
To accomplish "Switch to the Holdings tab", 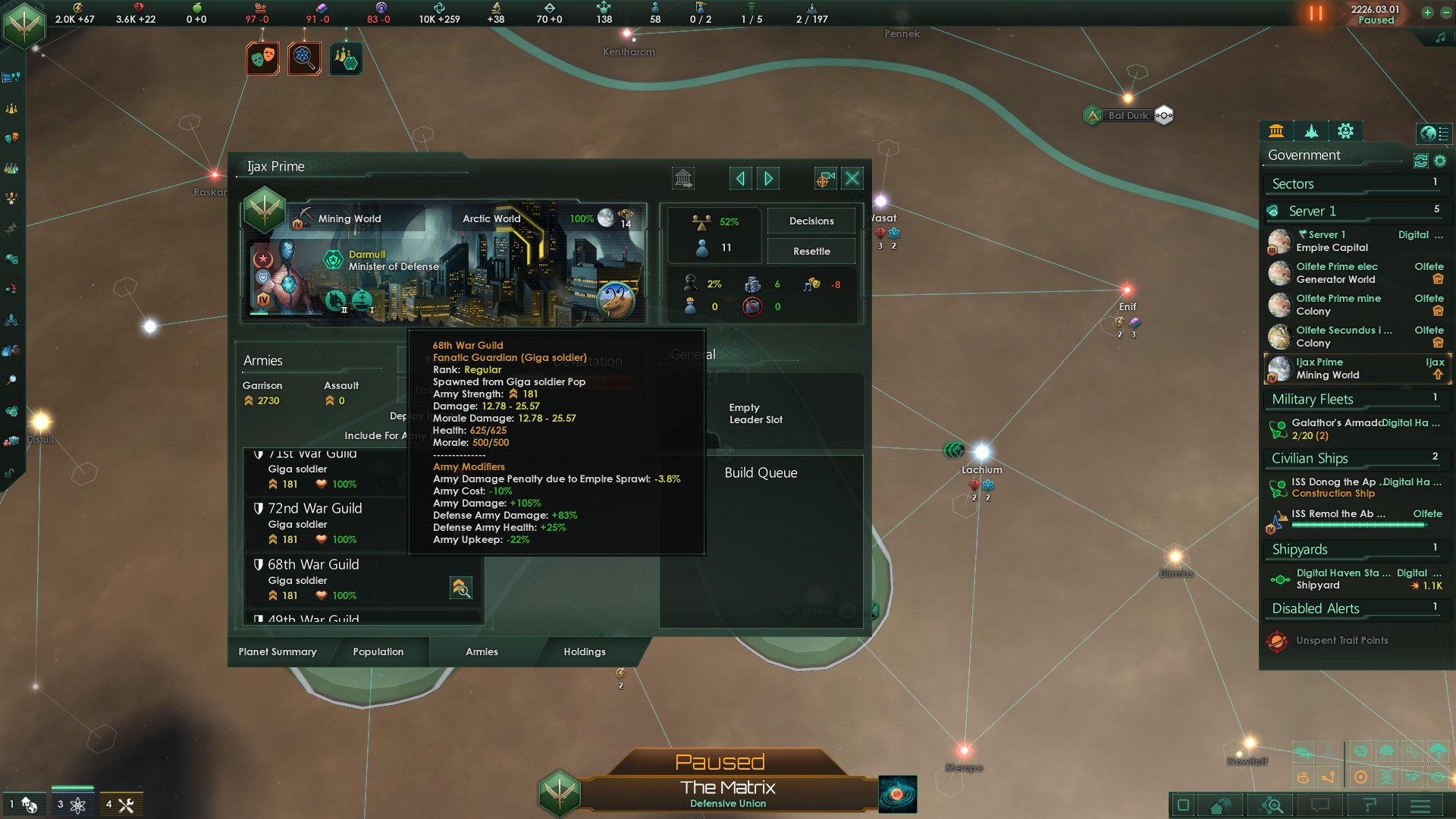I will pyautogui.click(x=584, y=652).
